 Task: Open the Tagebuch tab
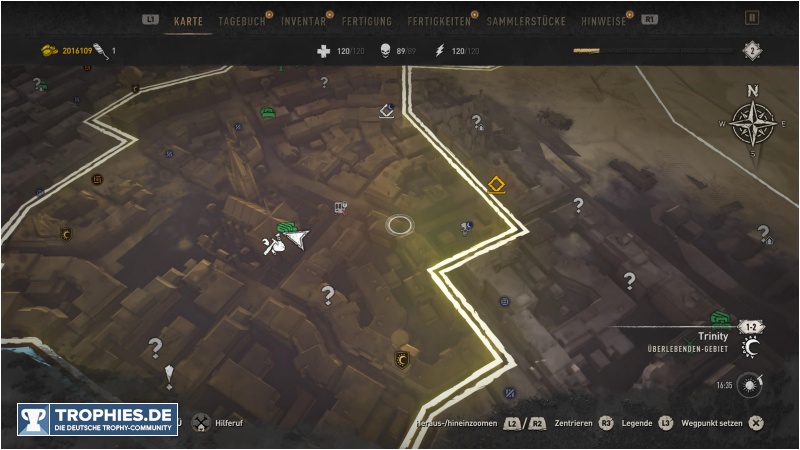(x=243, y=20)
